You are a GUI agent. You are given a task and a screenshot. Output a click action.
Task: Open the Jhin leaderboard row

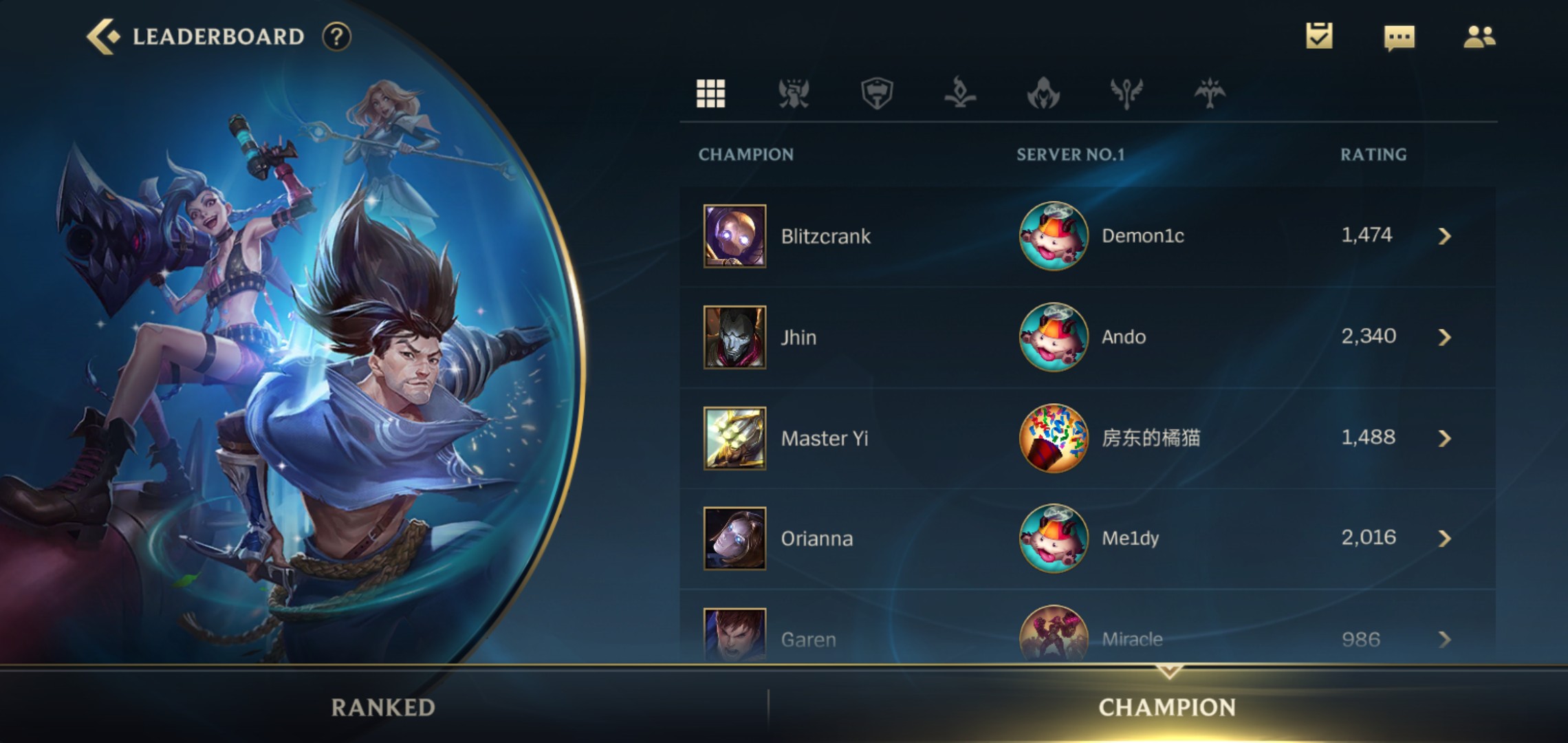(x=1087, y=337)
